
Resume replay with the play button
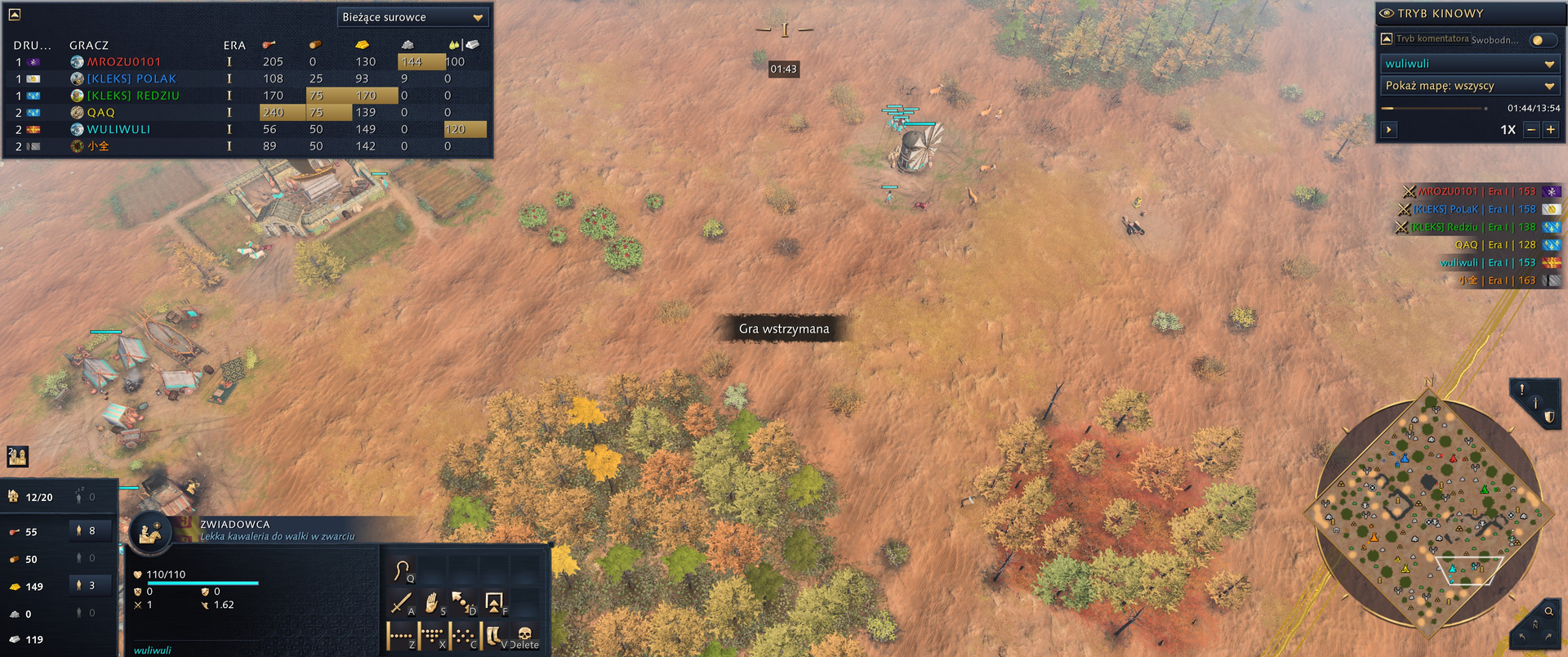coord(1389,130)
